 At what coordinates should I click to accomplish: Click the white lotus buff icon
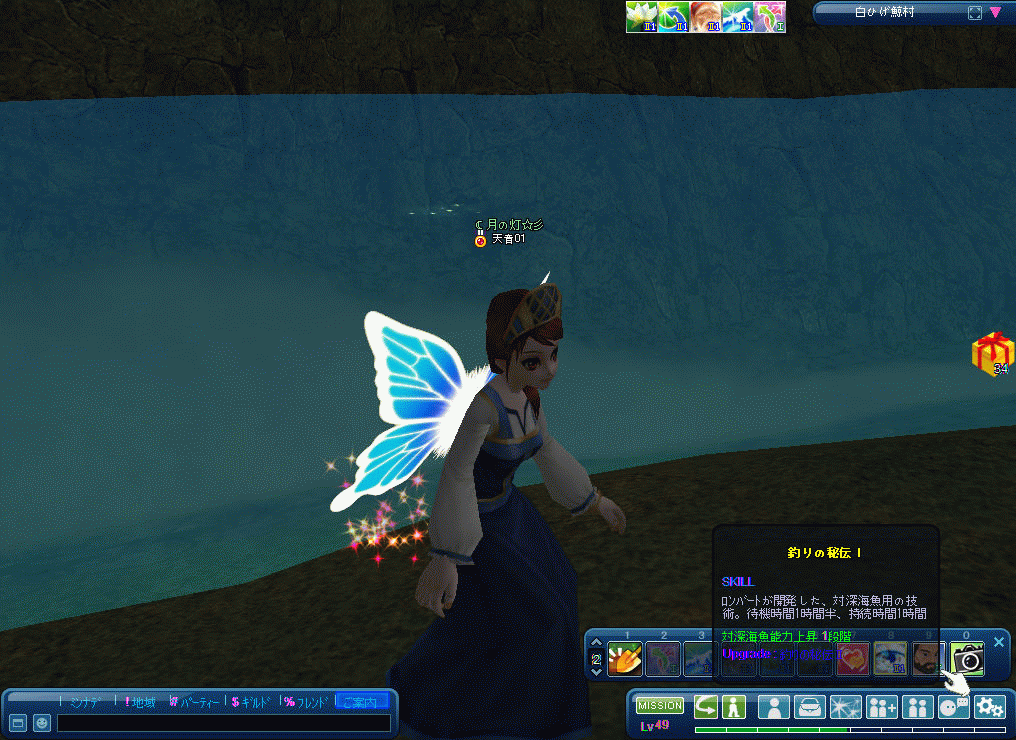click(x=641, y=17)
